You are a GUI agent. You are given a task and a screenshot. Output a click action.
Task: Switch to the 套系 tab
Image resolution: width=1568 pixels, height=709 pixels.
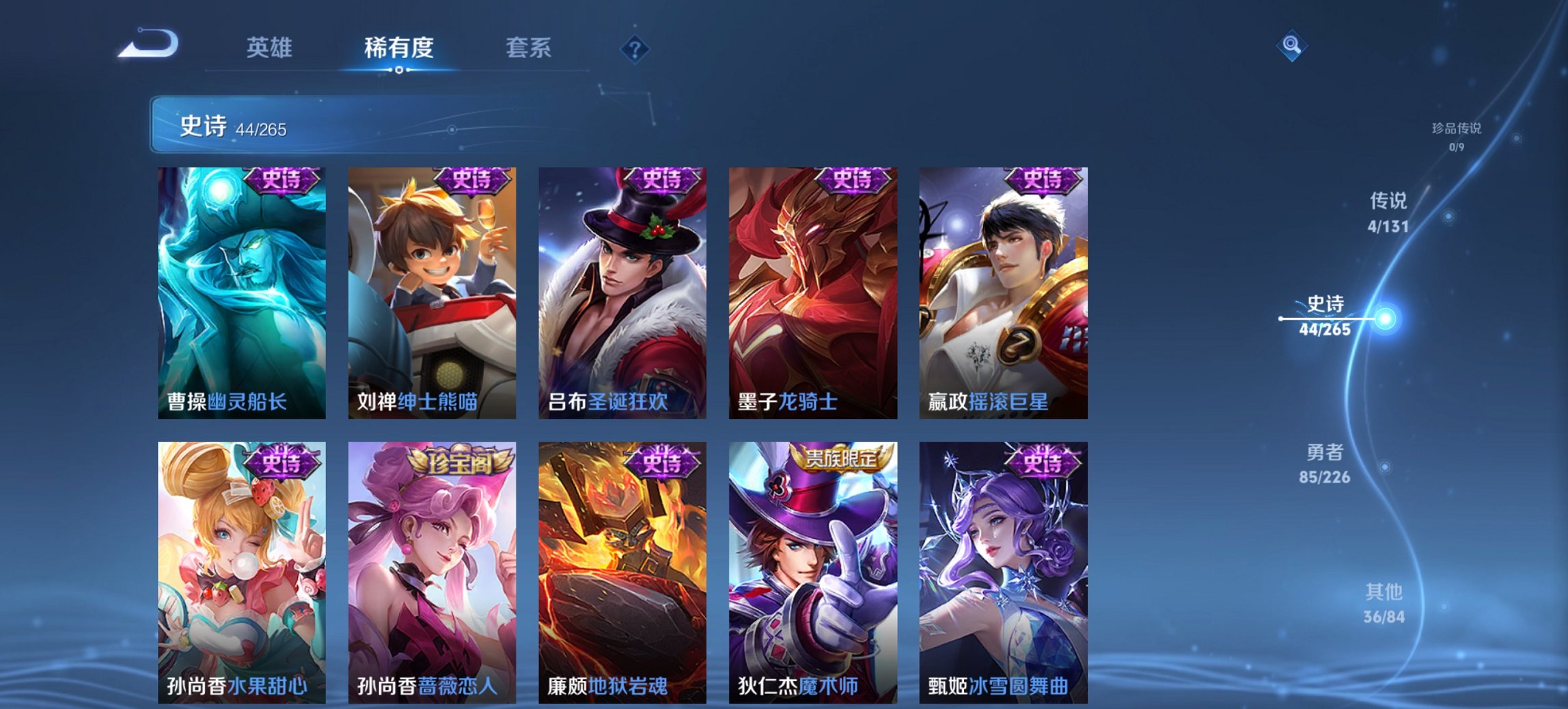(529, 49)
